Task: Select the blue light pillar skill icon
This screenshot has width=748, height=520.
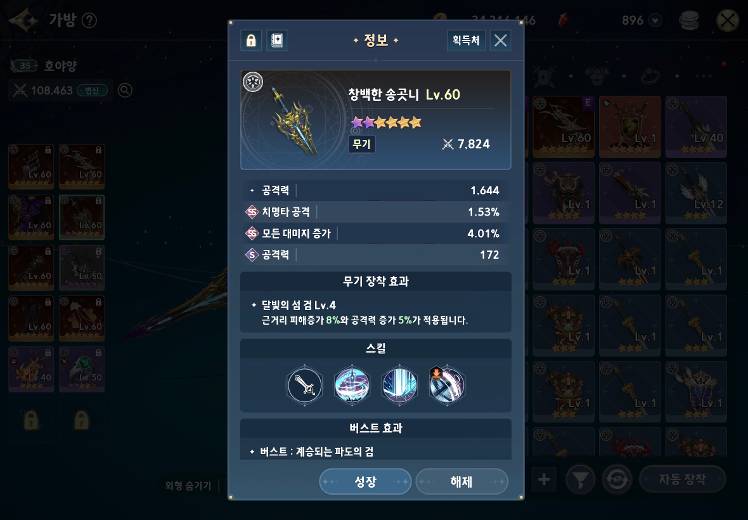Action: click(x=399, y=384)
